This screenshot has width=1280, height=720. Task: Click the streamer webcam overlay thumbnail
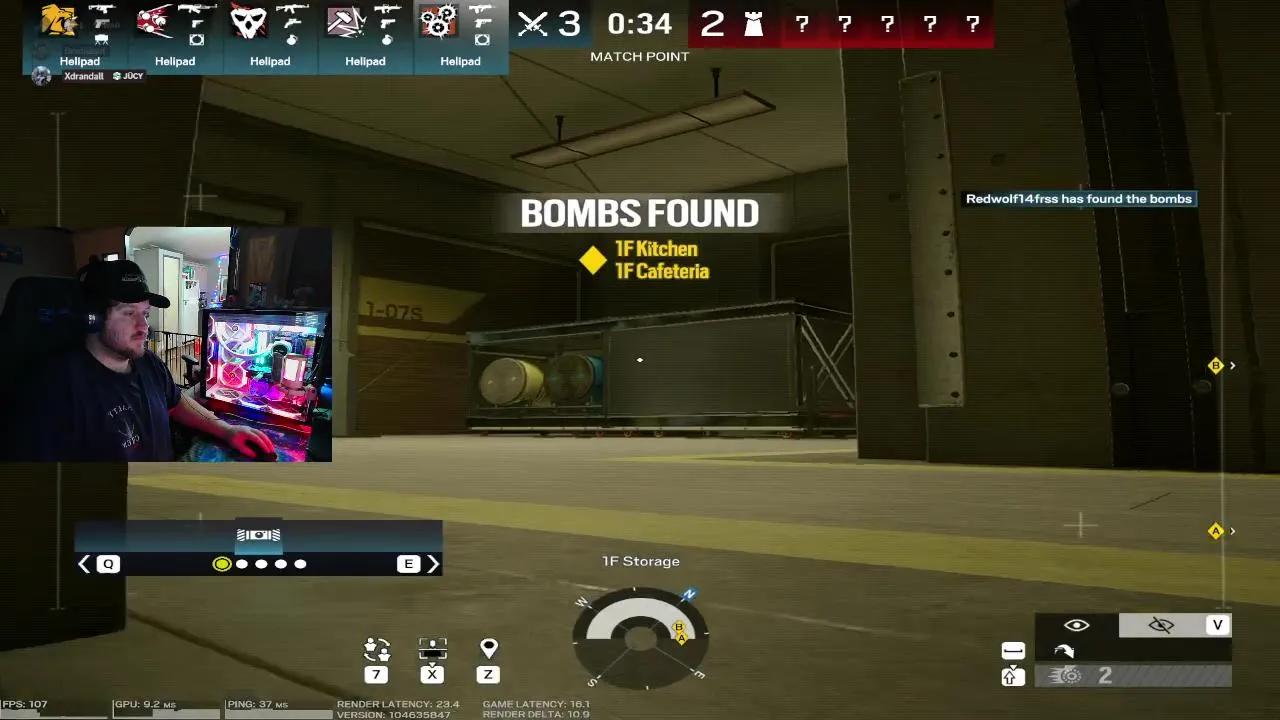166,344
